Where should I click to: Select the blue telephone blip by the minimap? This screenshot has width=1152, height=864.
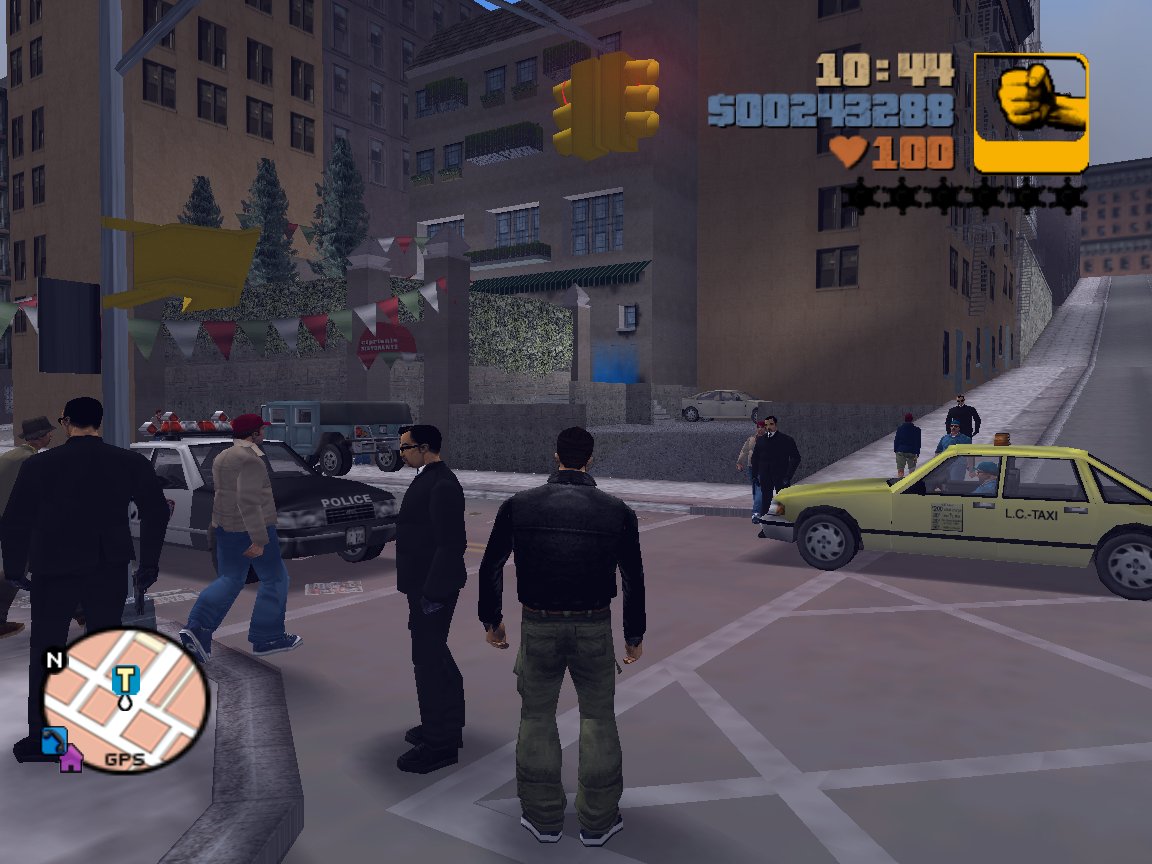(53, 741)
